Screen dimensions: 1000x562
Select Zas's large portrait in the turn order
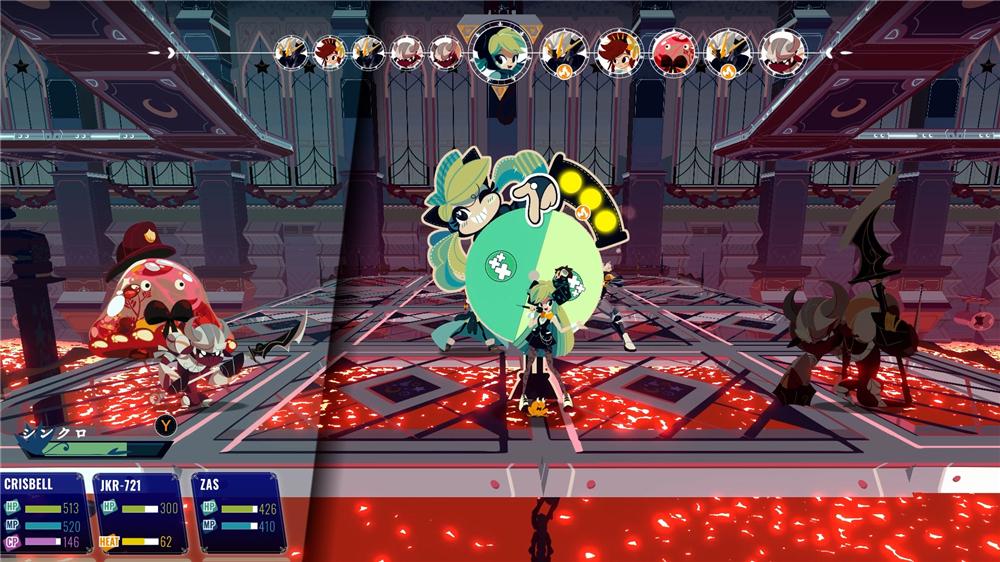(x=501, y=49)
